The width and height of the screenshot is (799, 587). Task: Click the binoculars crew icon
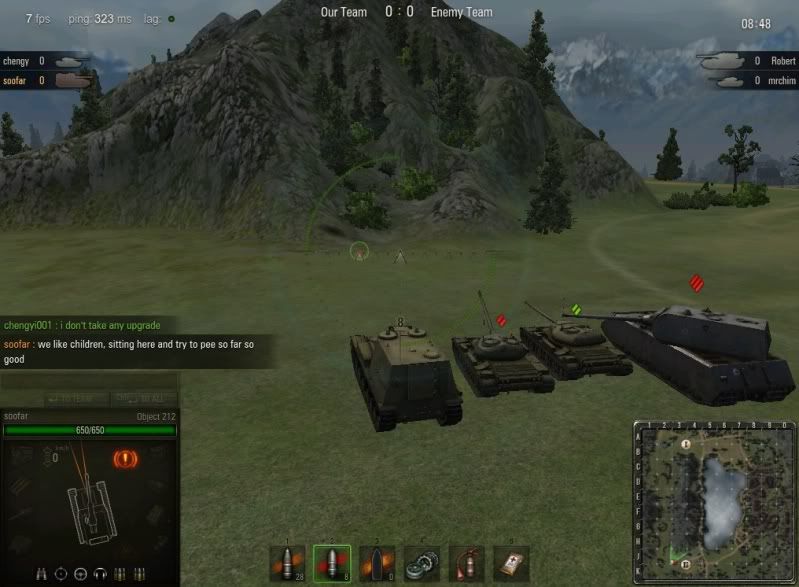coord(41,574)
